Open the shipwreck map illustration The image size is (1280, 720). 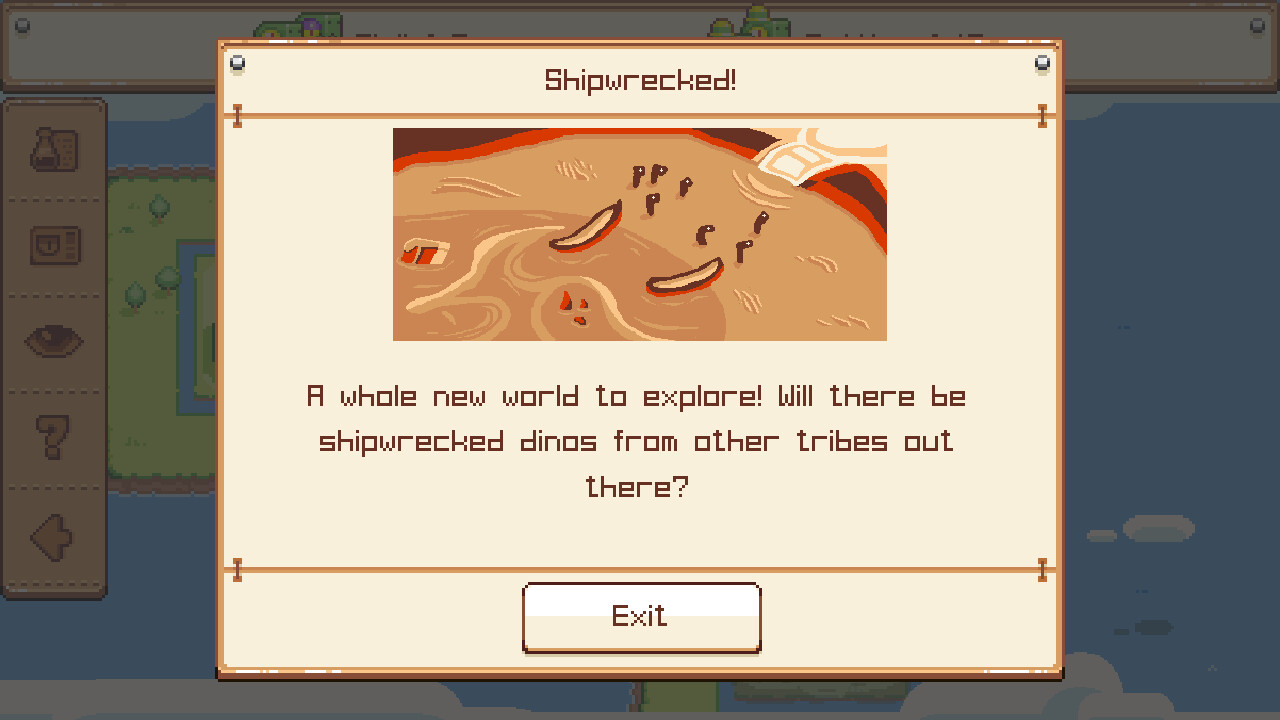tap(640, 235)
